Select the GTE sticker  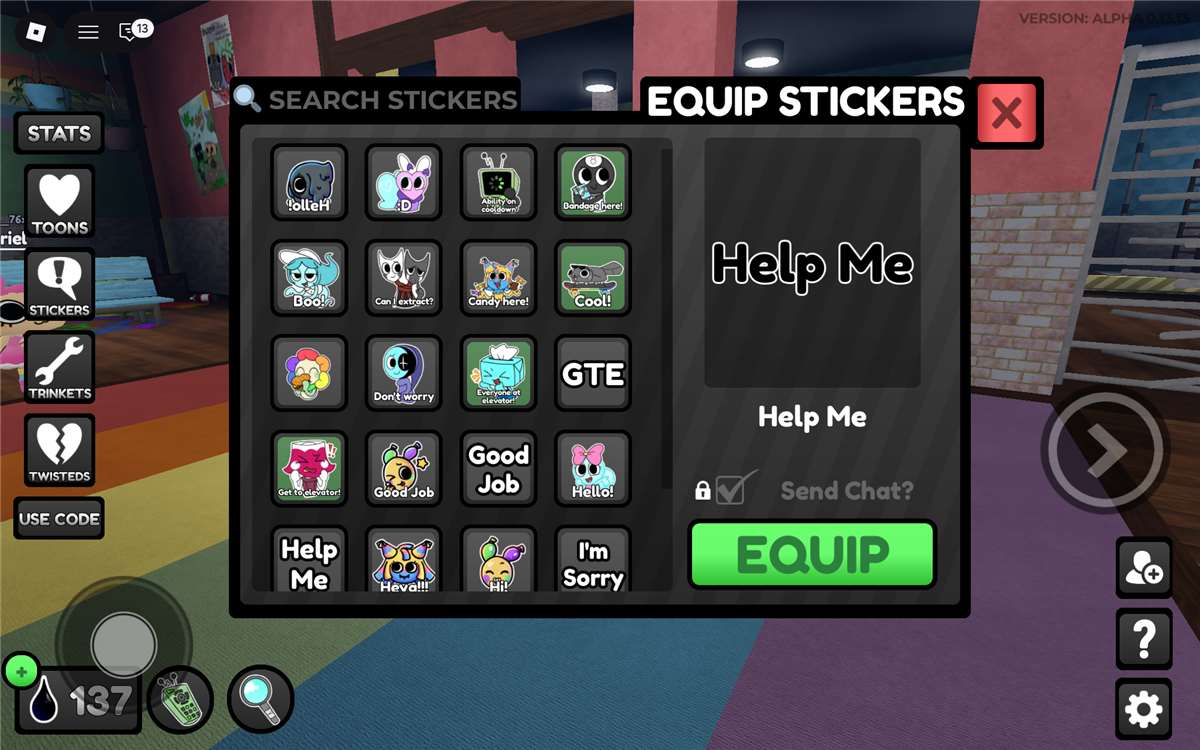593,374
